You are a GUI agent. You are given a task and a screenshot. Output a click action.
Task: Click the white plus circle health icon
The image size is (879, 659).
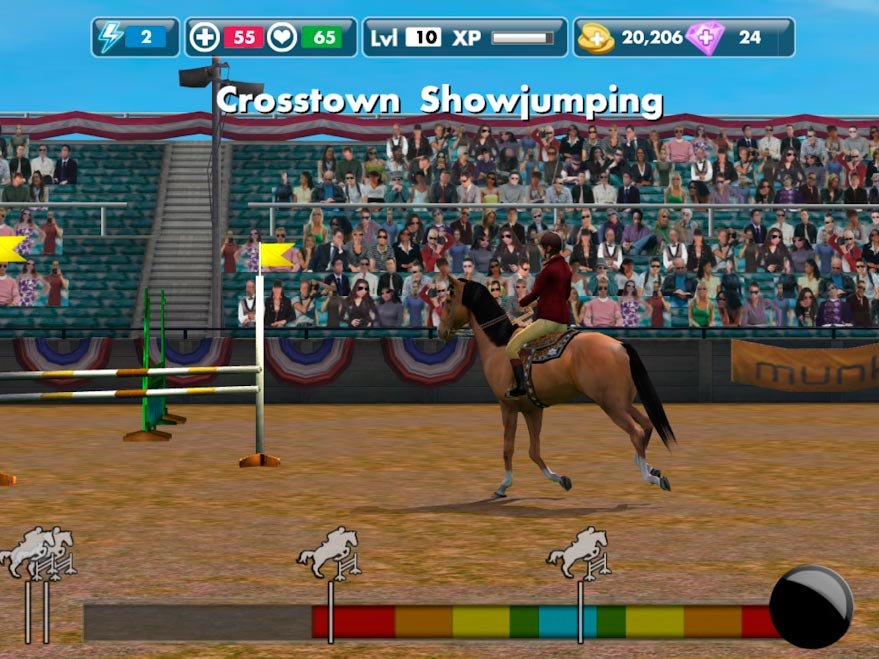(x=205, y=38)
